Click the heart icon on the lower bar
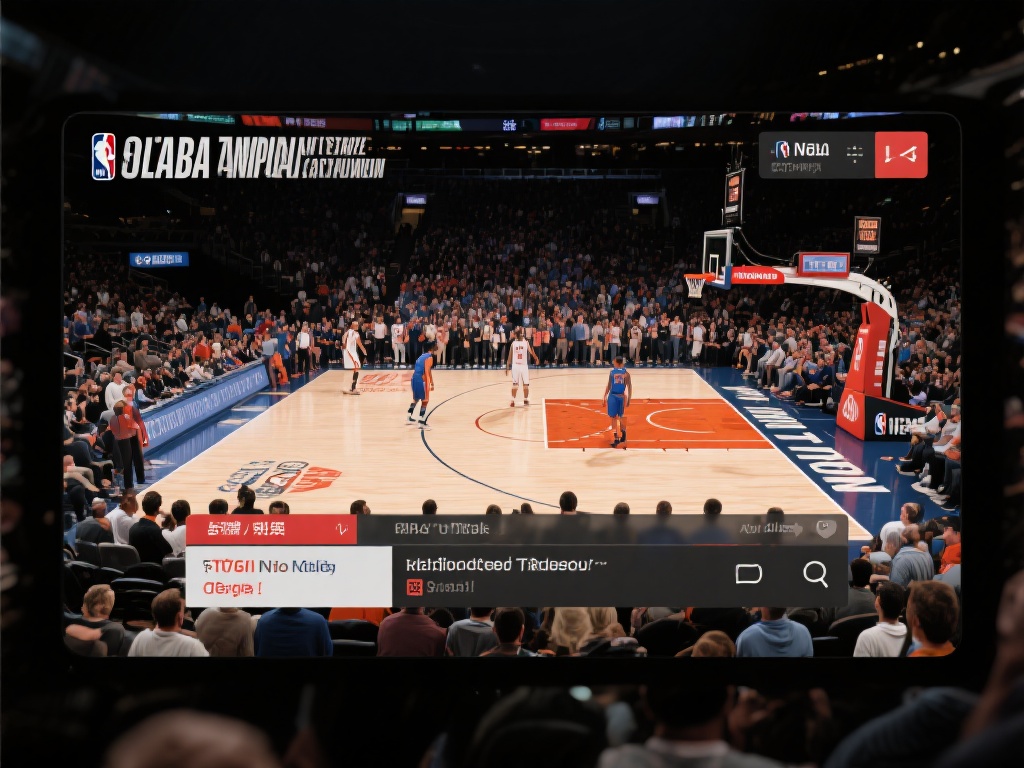The image size is (1024, 768). tap(825, 529)
